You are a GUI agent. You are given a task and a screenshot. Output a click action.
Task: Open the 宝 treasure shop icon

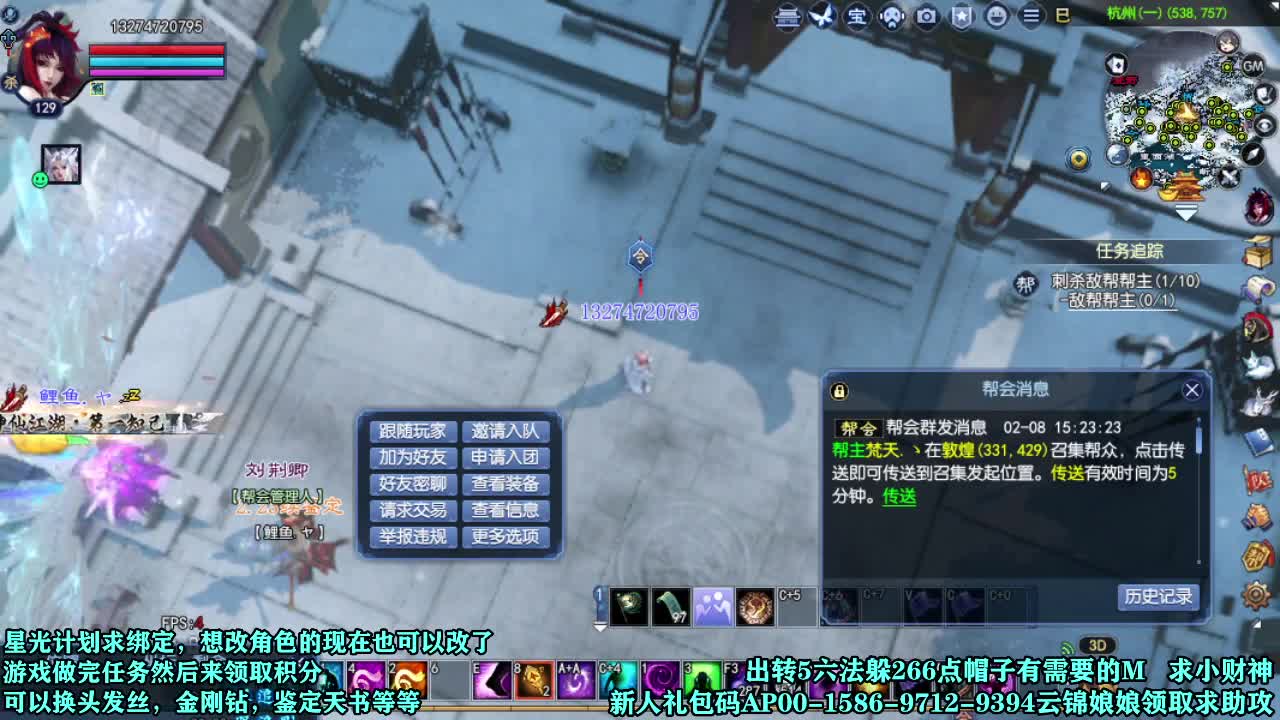[857, 17]
